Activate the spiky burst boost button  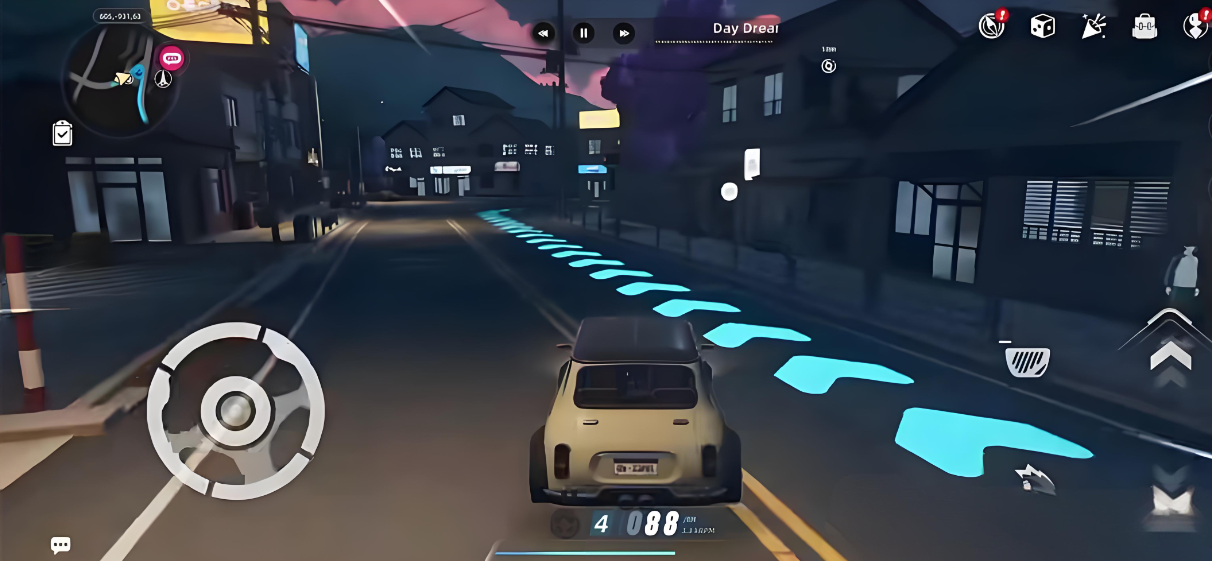click(x=1034, y=478)
